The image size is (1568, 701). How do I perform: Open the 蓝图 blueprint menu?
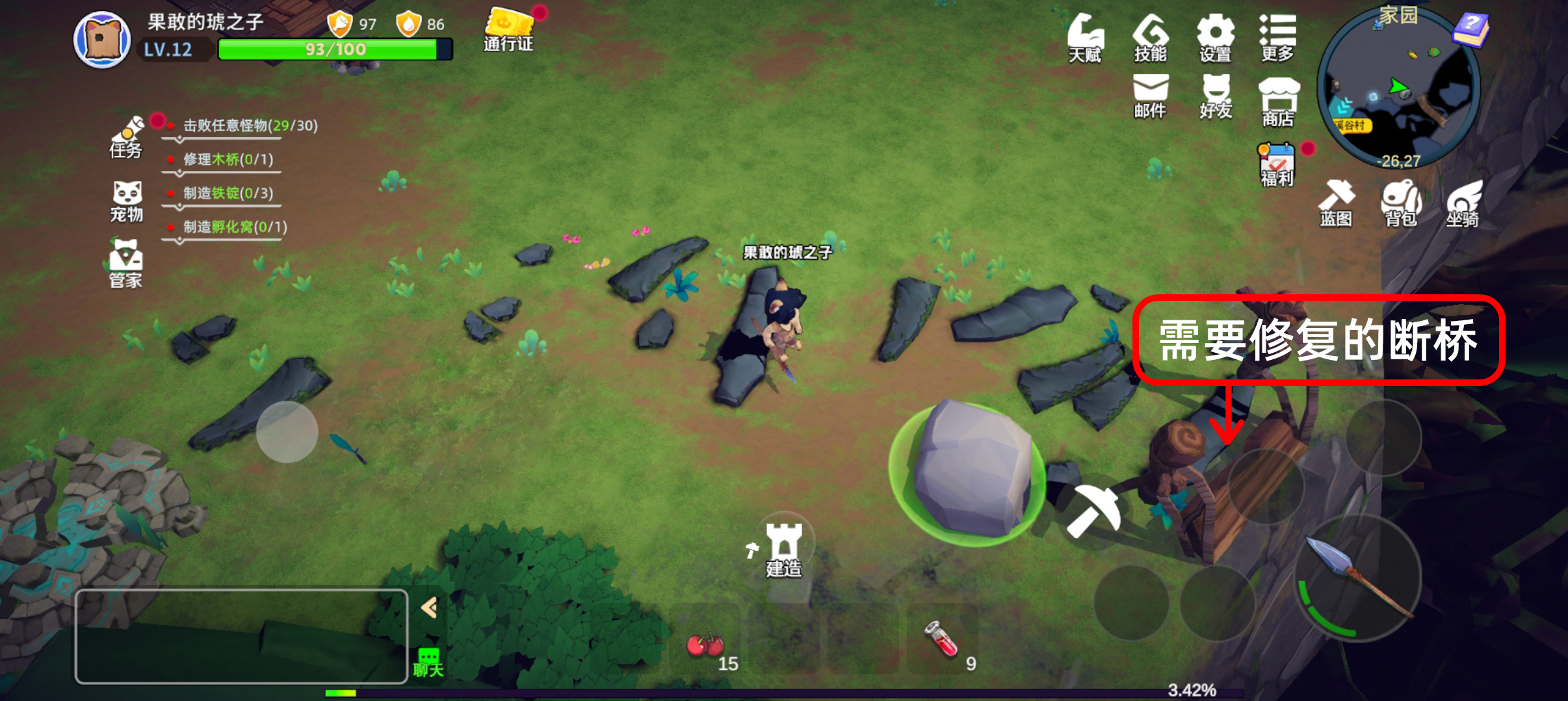pos(1336,203)
